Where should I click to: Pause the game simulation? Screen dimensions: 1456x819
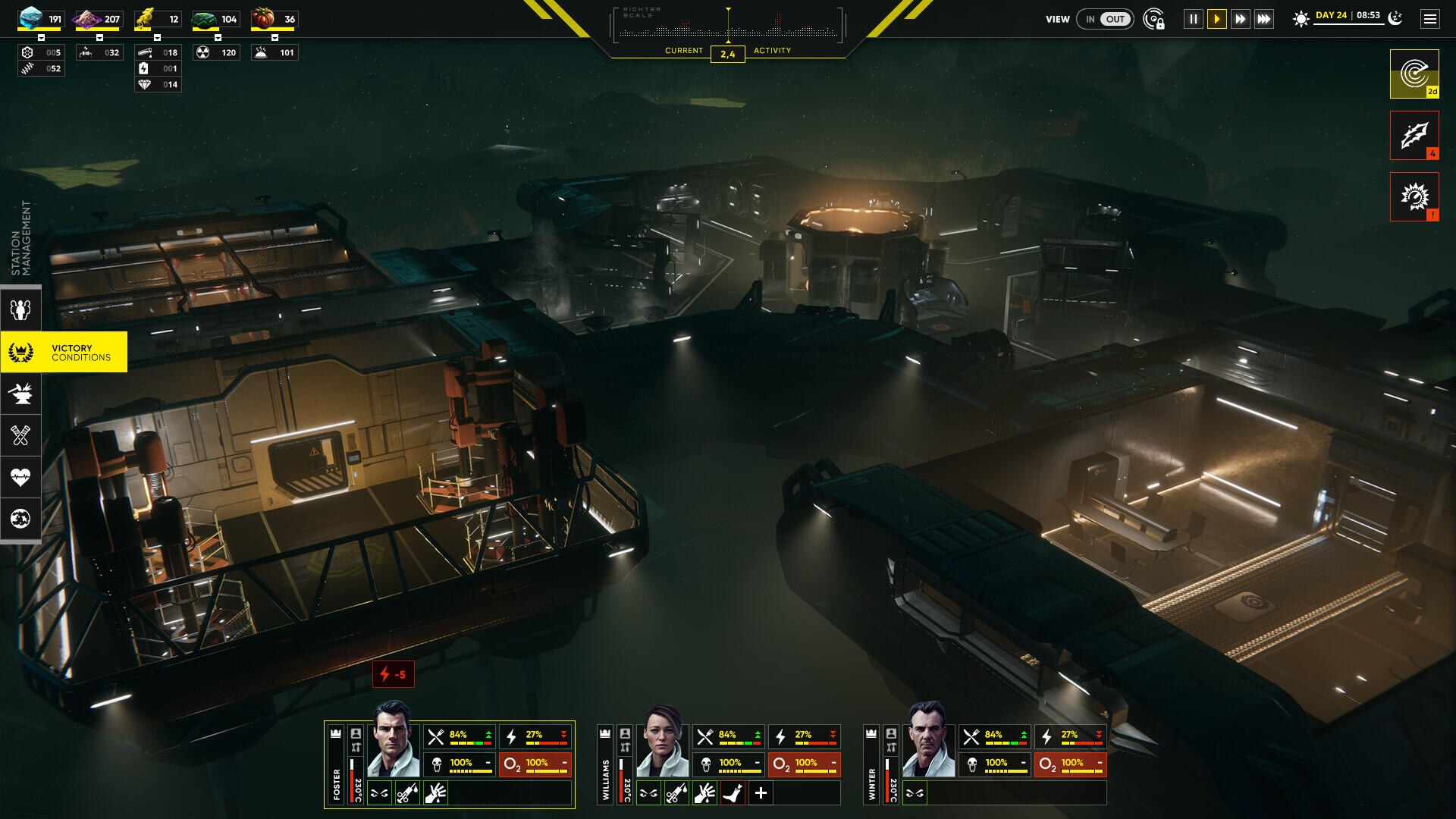click(1194, 19)
